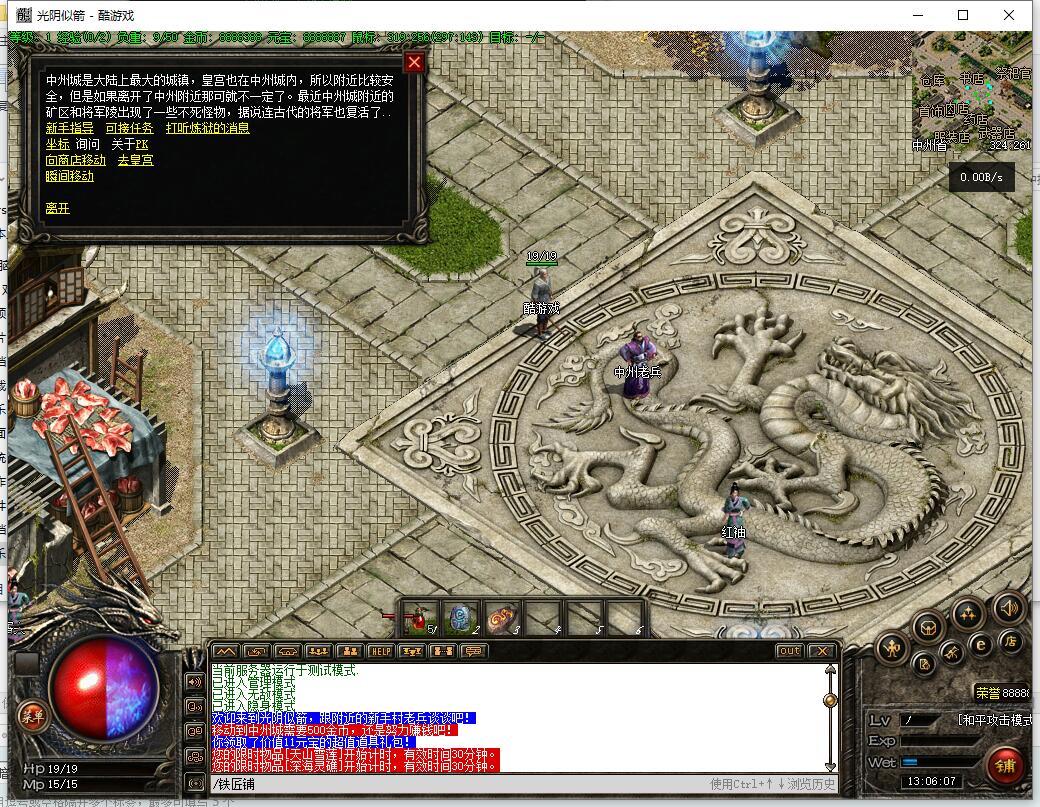Viewport: 1040px width, 807px height.
Task: Select the 向商店移动 dialogue option
Action: coord(75,160)
